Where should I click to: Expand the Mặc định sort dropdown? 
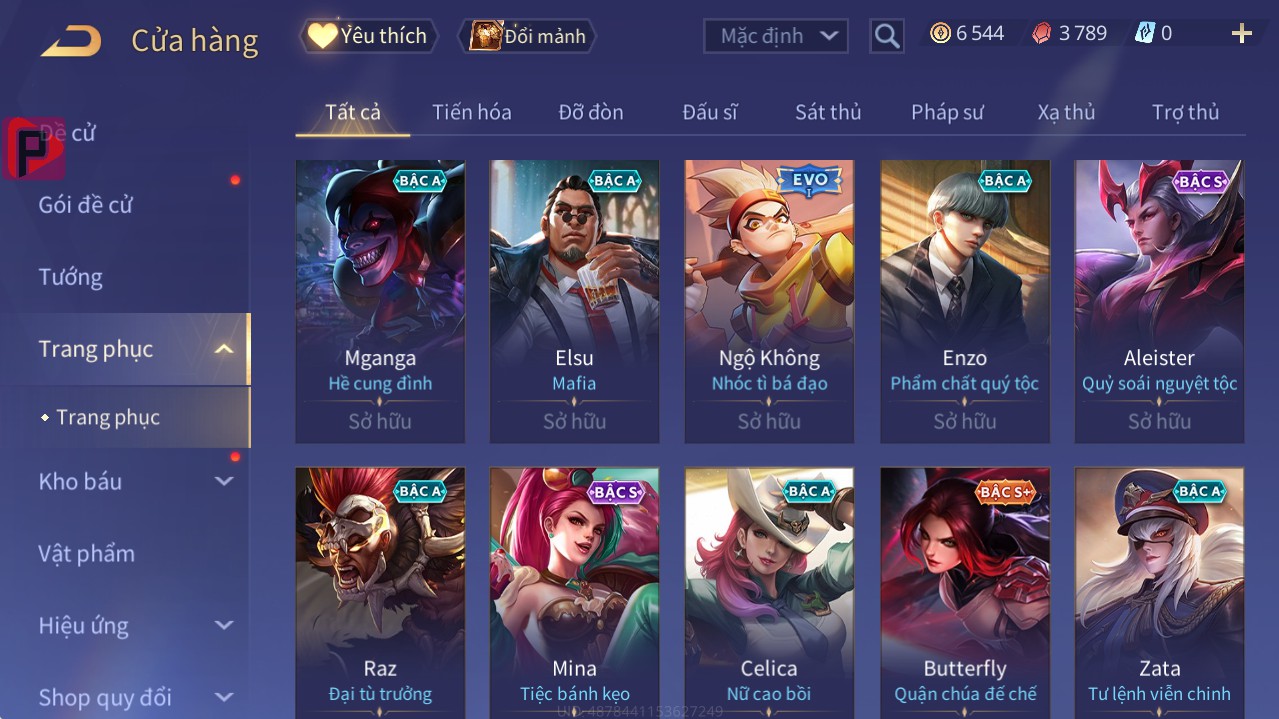point(776,36)
